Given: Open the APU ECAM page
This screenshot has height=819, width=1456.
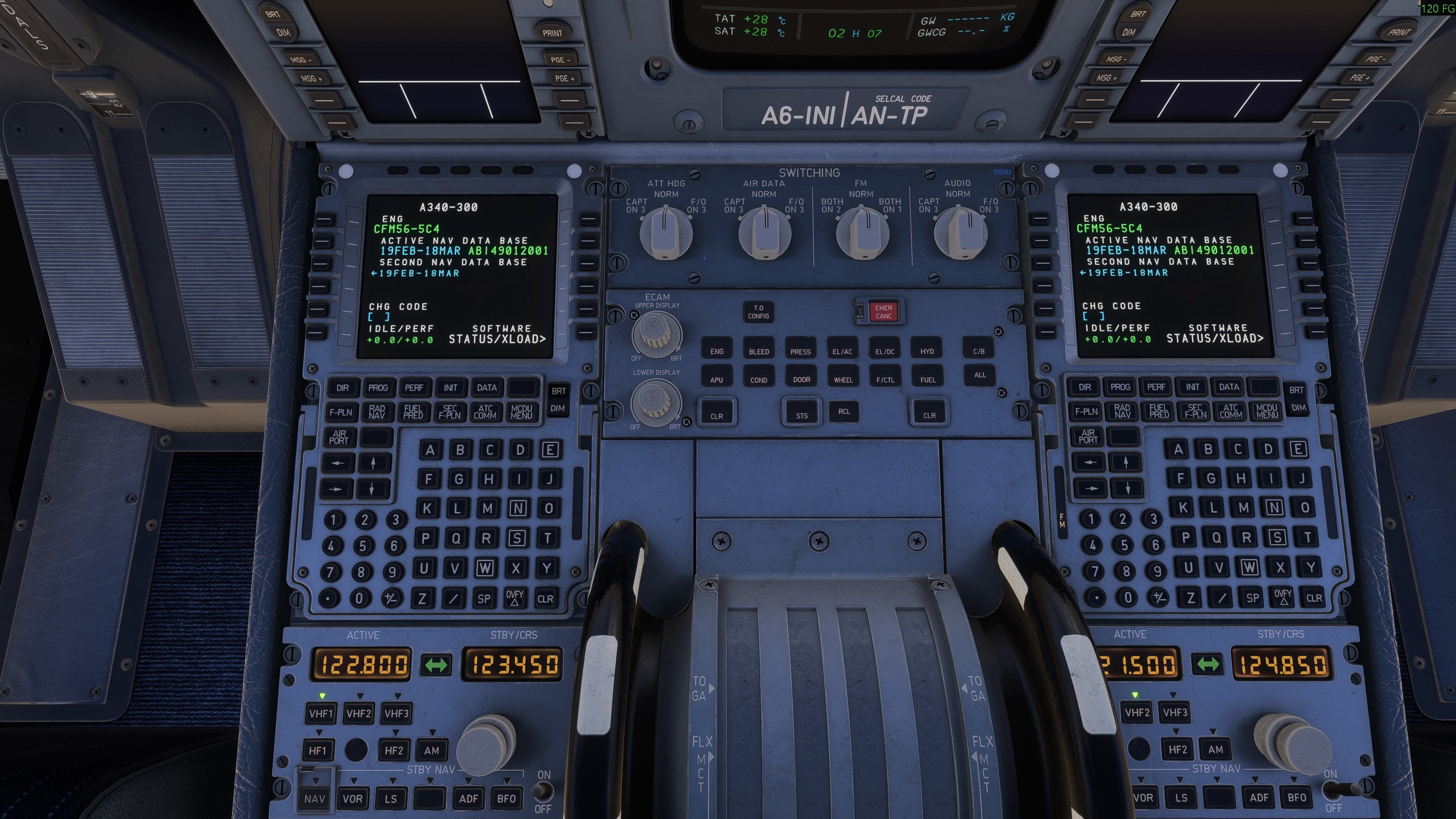Looking at the screenshot, I should 716,379.
